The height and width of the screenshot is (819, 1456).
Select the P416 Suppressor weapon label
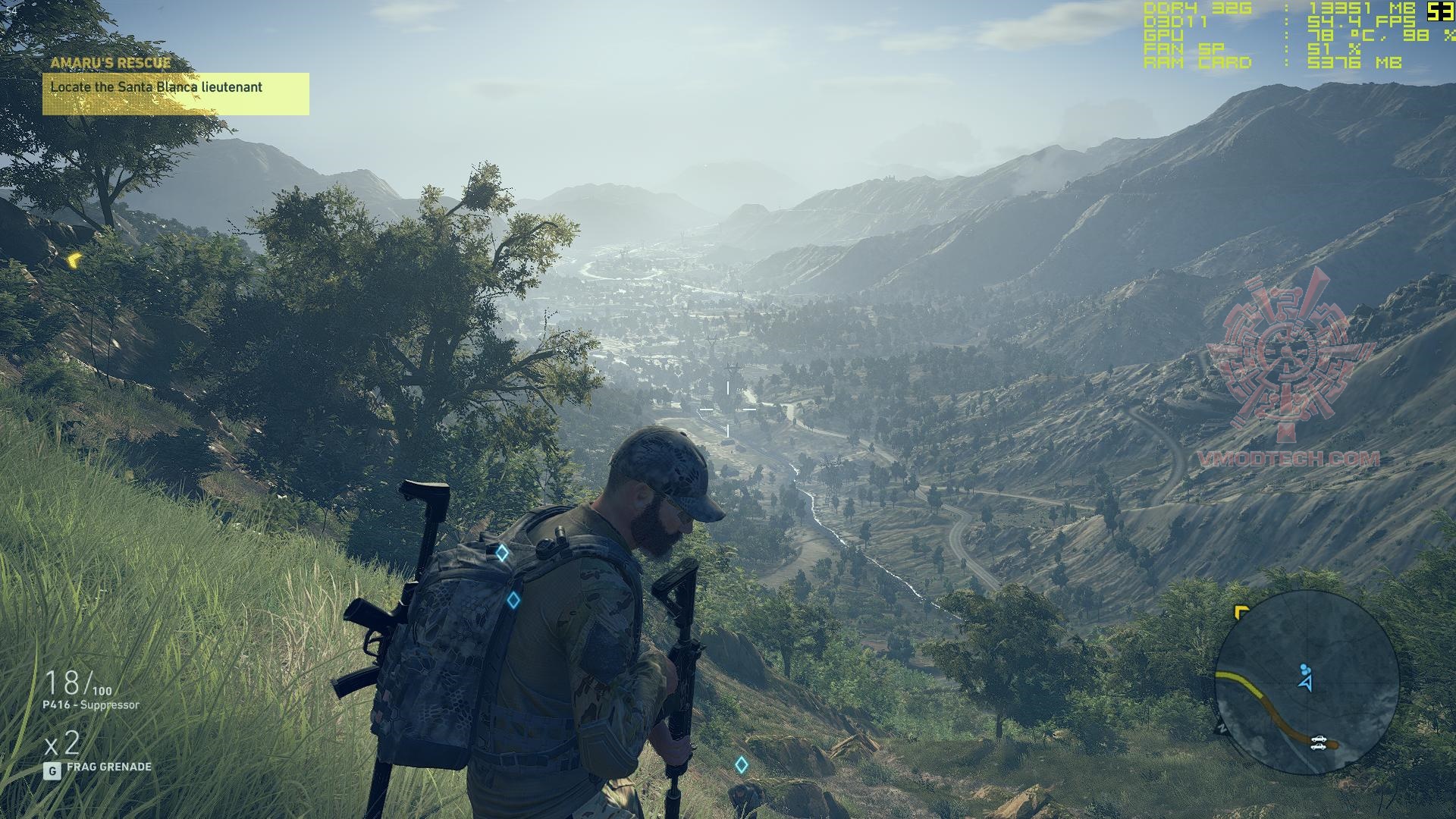(91, 705)
